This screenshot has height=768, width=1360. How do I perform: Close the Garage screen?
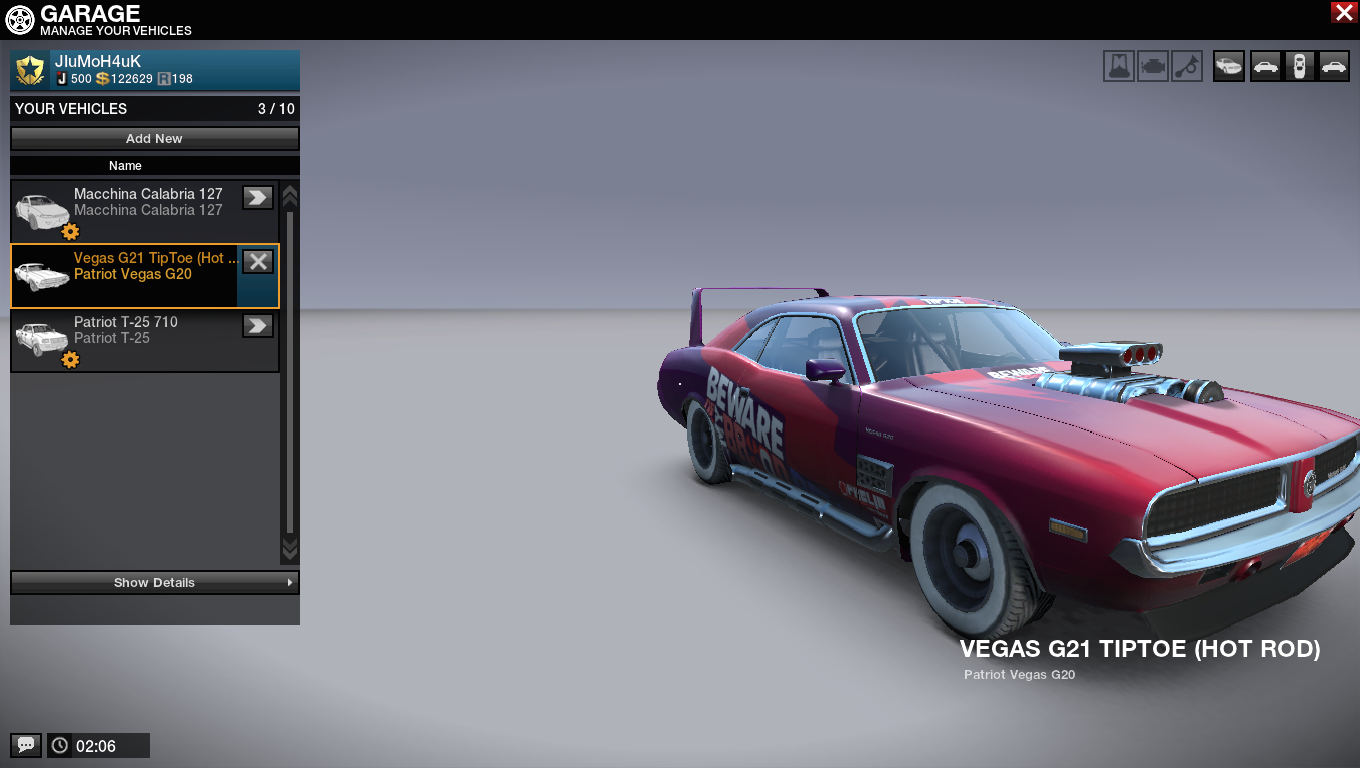coord(1343,12)
